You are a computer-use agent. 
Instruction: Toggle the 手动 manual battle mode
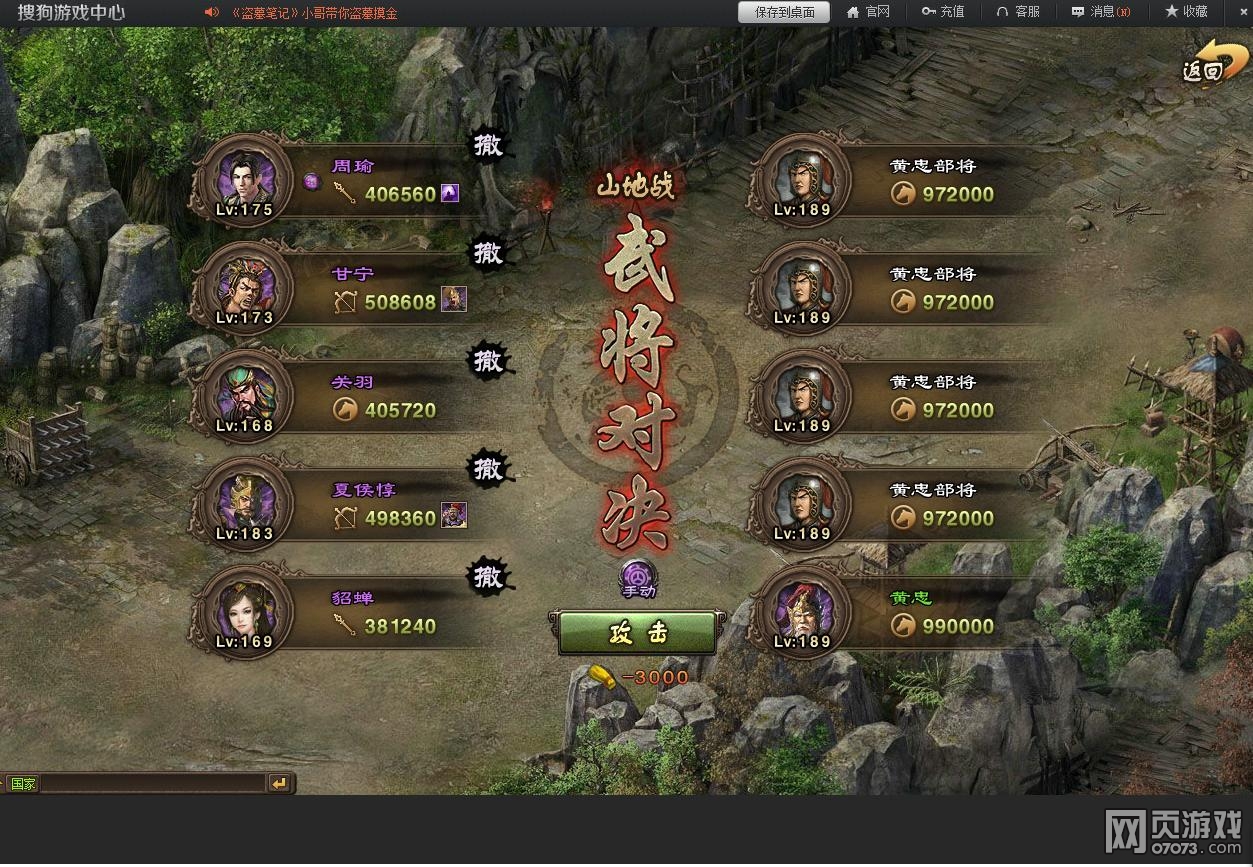click(638, 579)
